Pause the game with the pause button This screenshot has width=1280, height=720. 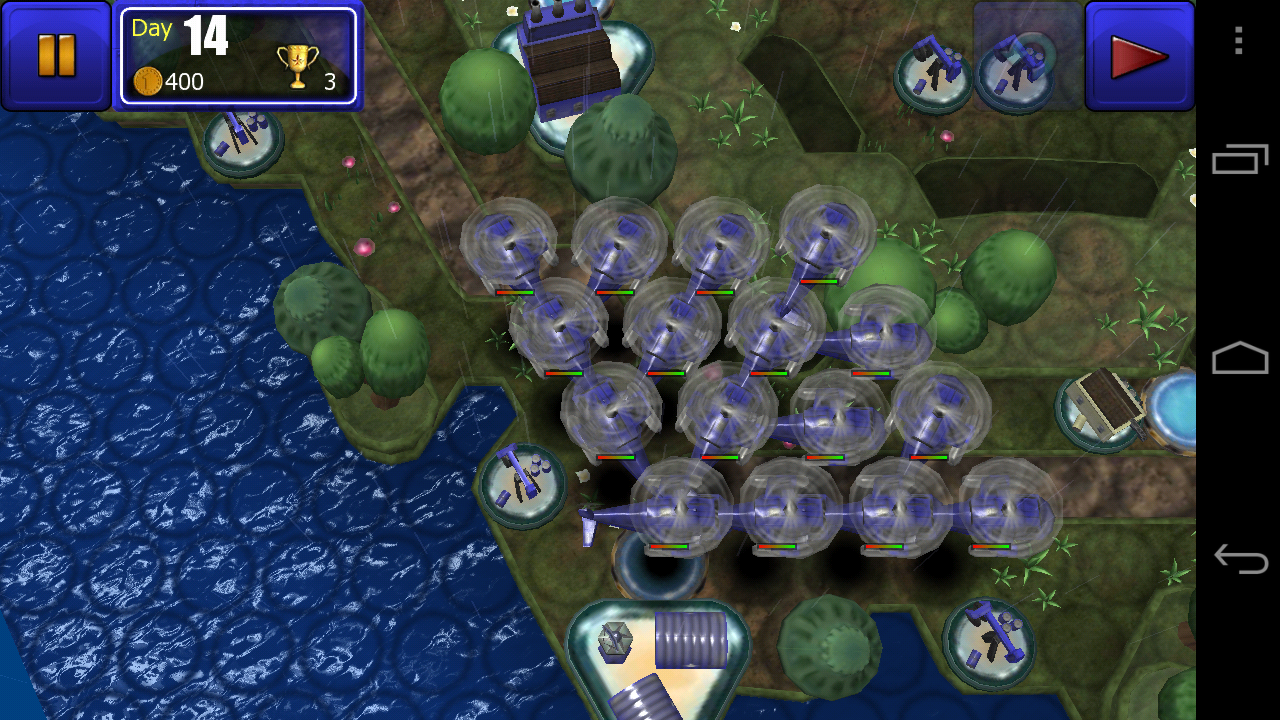coord(56,55)
